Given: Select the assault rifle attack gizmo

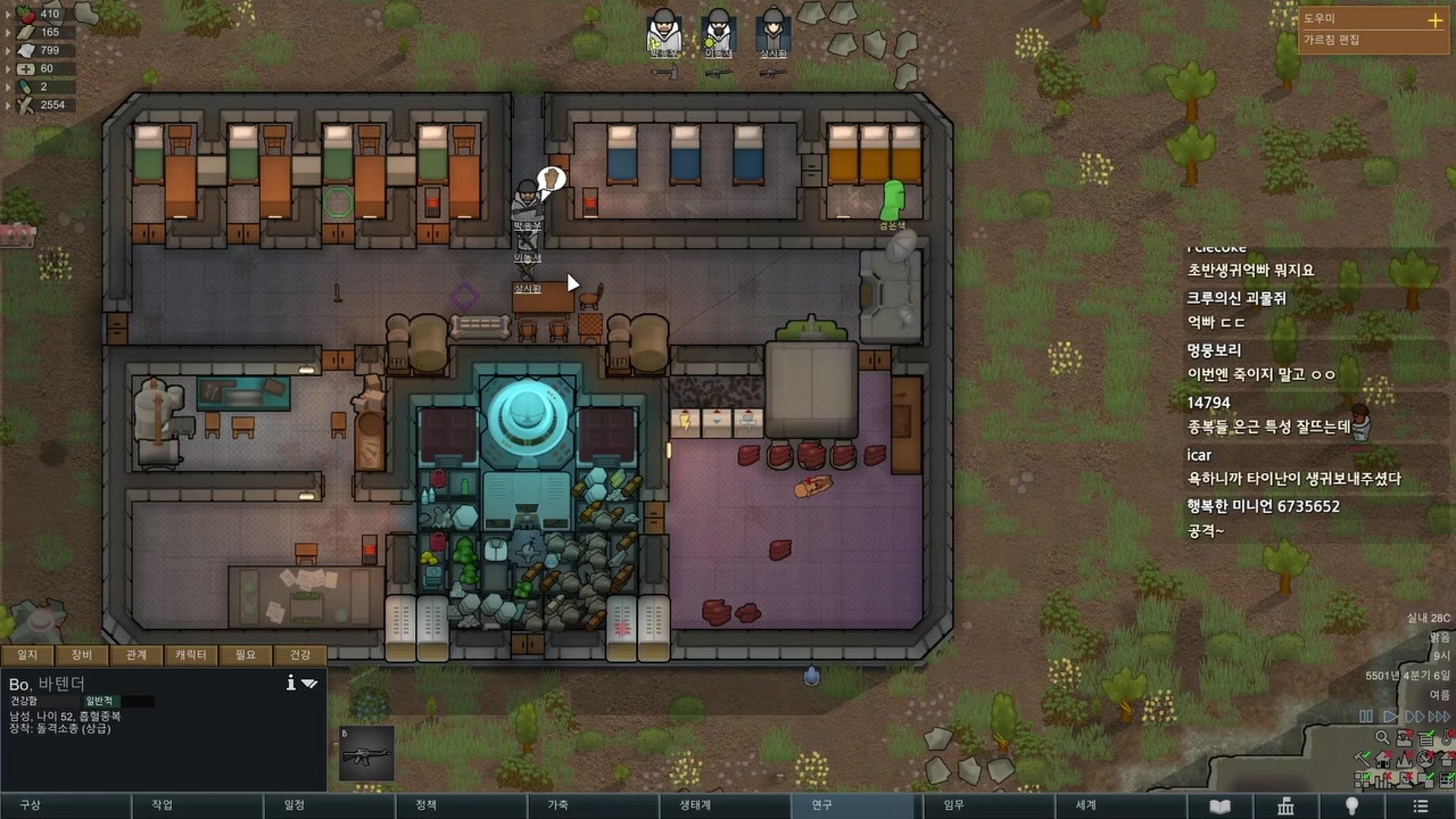Looking at the screenshot, I should point(367,754).
